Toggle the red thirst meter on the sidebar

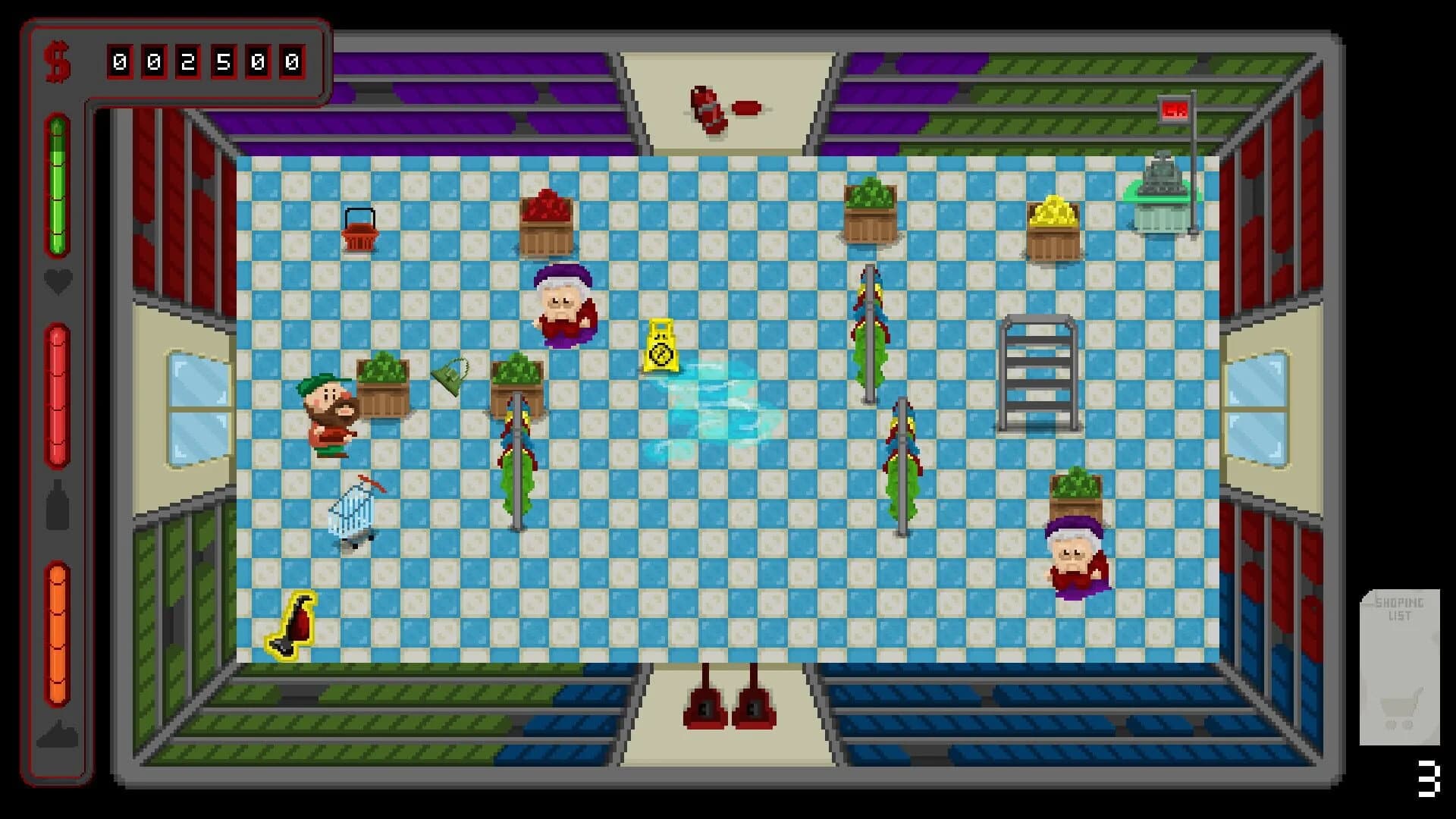click(x=57, y=394)
